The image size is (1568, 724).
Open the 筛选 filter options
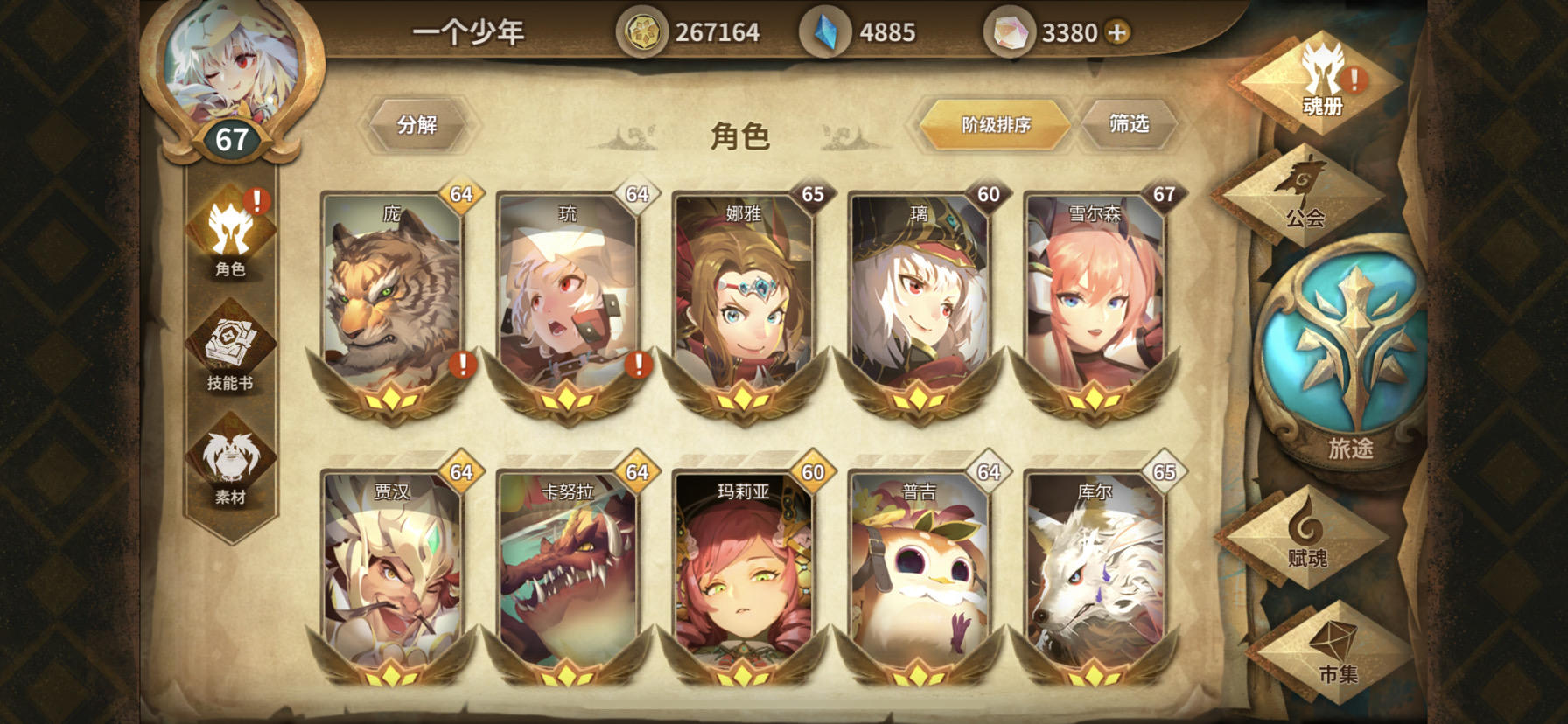tap(1130, 123)
